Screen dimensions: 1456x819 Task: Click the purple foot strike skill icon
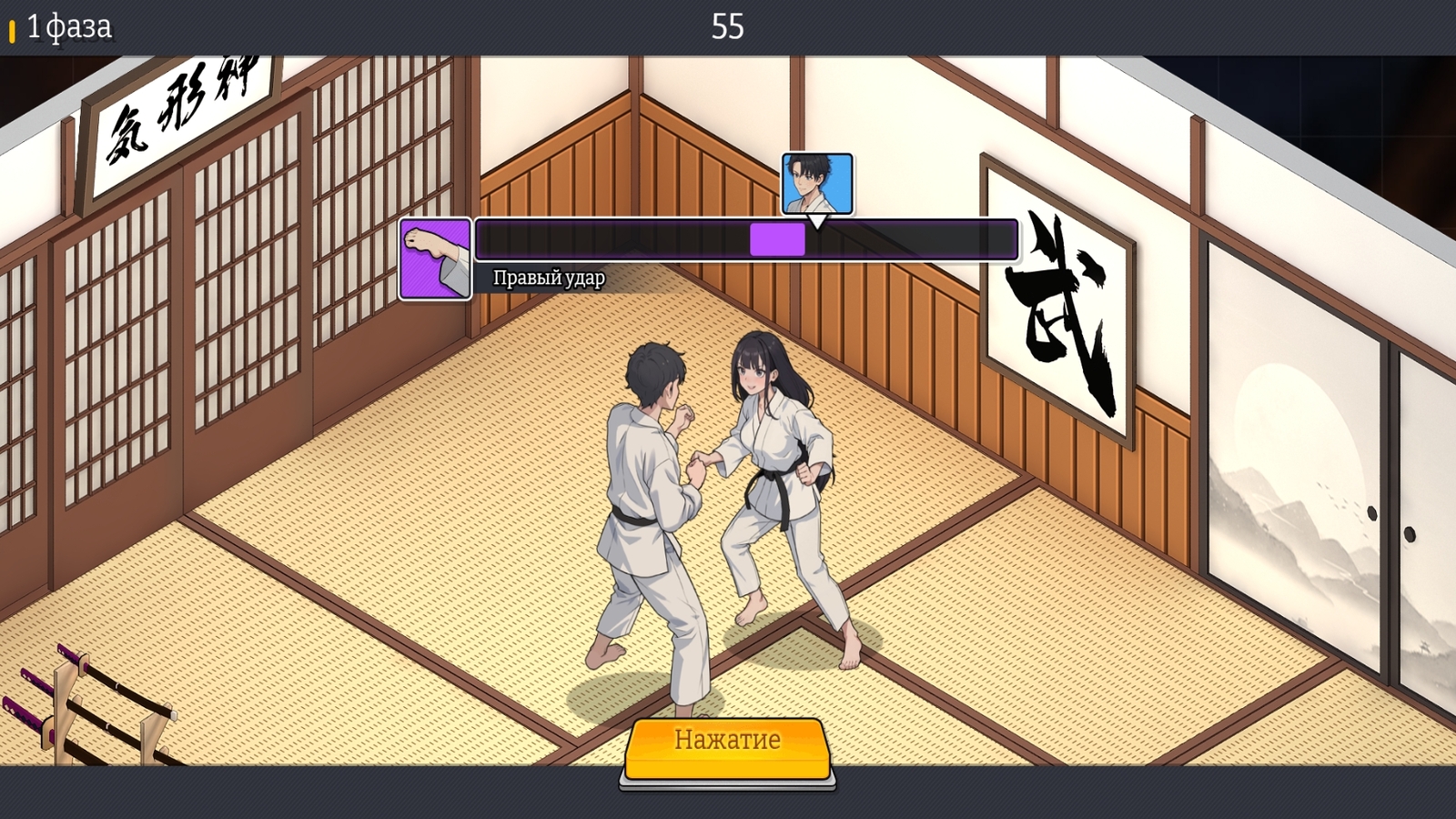[434, 258]
